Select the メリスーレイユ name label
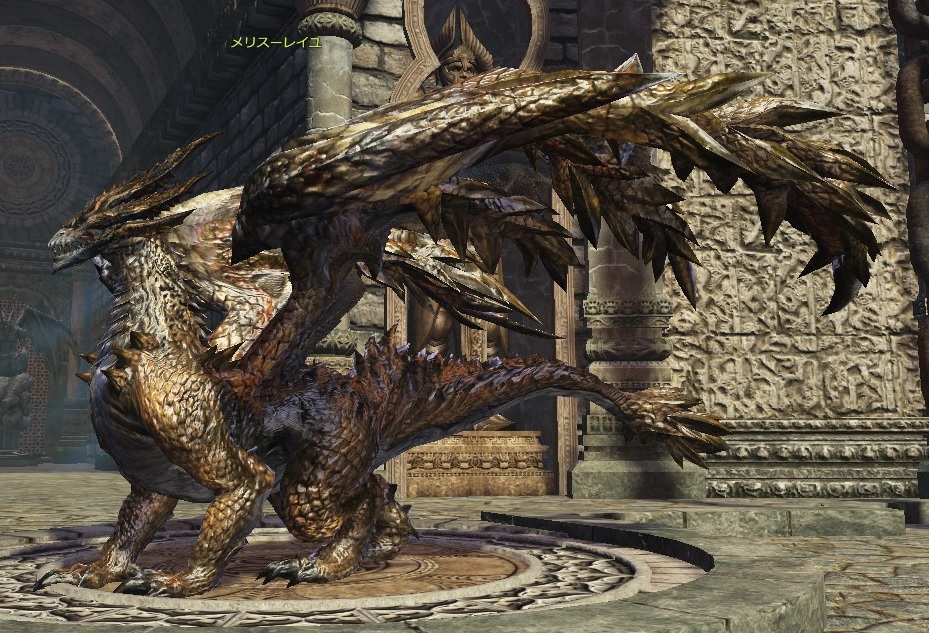 [276, 43]
